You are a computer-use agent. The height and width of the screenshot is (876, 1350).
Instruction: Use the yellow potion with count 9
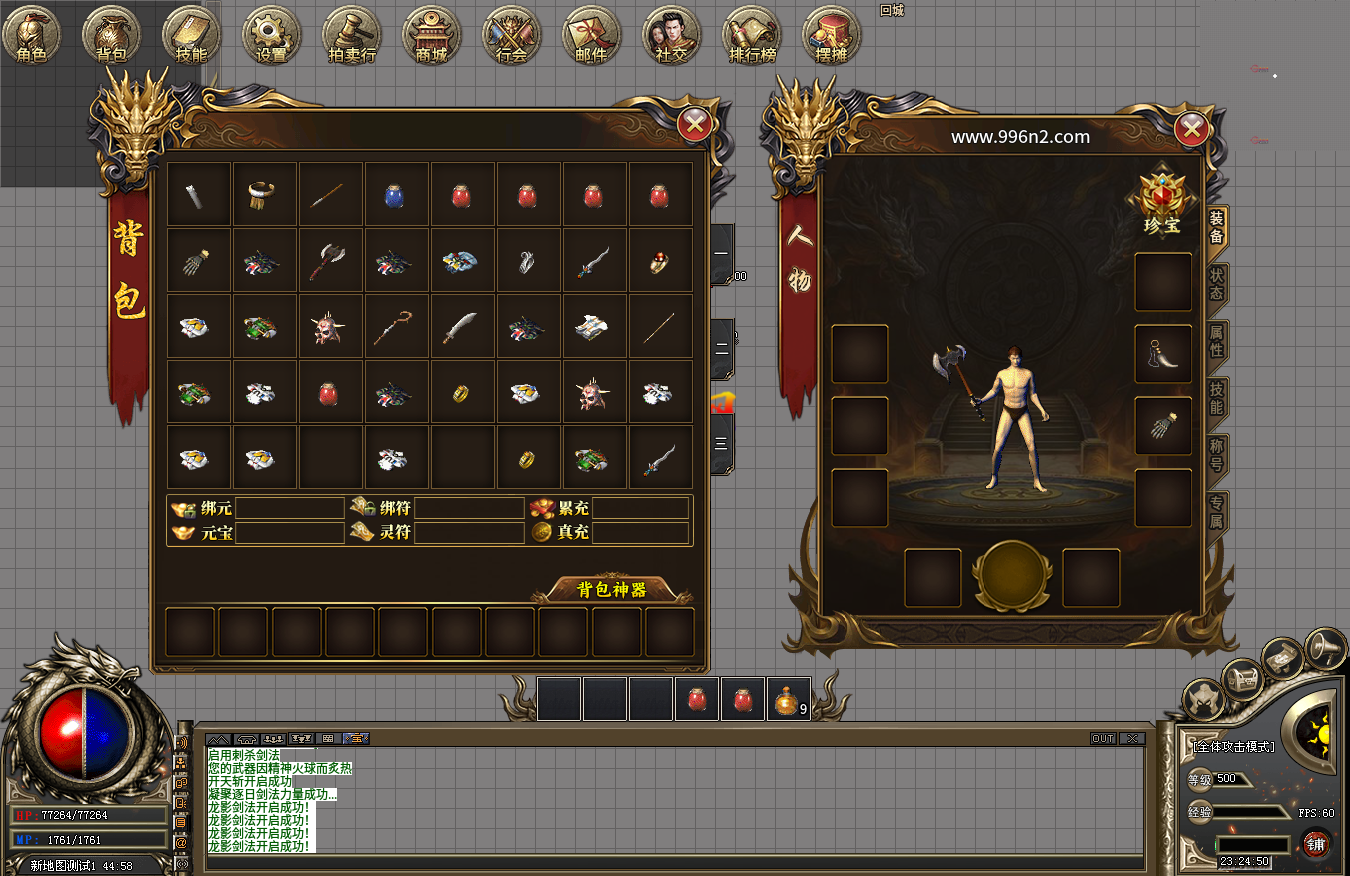(788, 700)
